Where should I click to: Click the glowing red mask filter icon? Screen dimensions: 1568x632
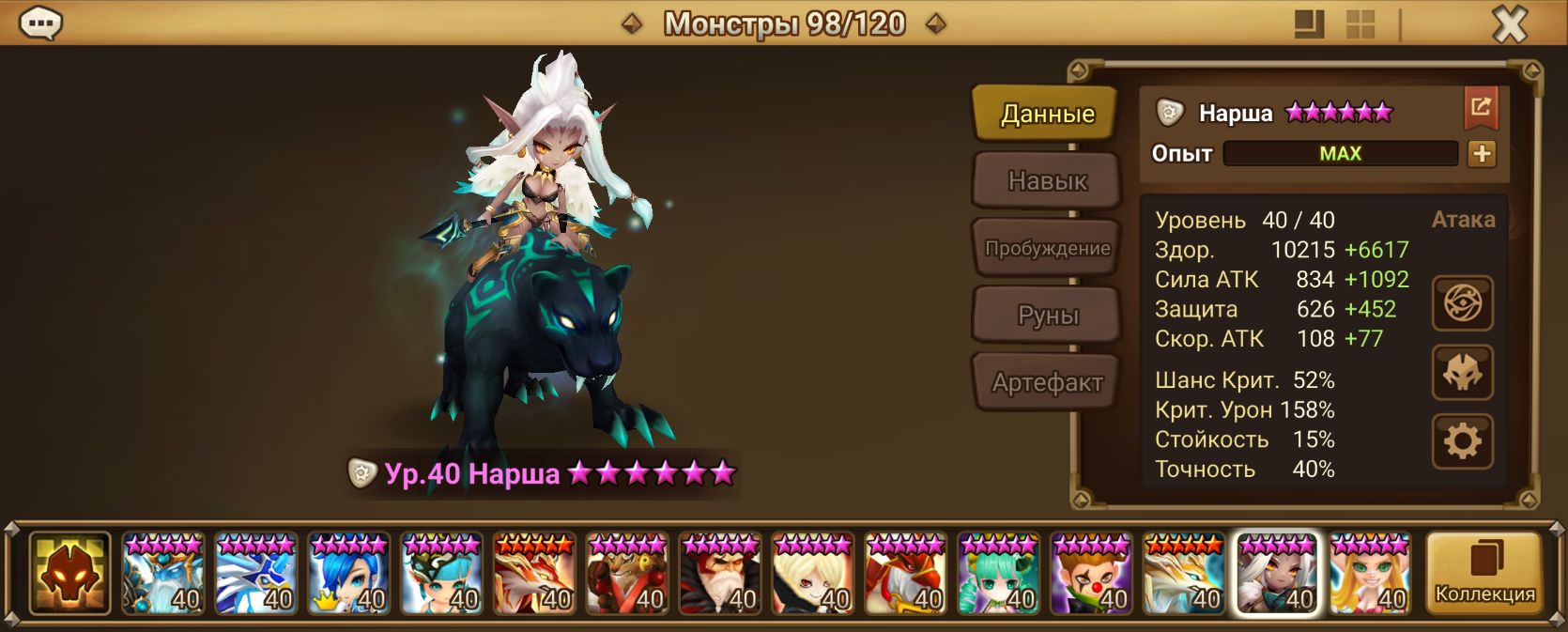point(69,573)
